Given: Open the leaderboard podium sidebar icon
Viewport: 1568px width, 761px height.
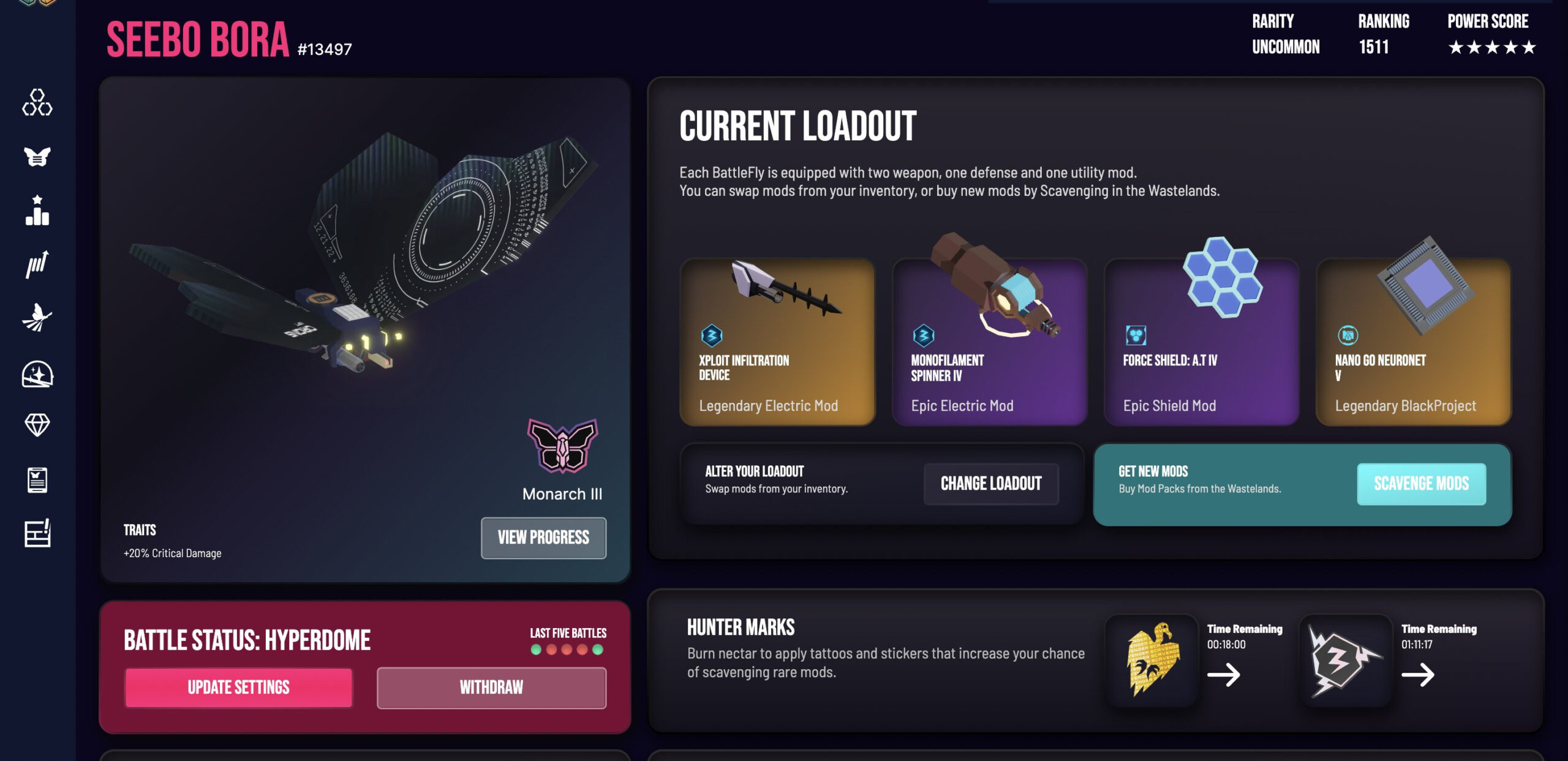Looking at the screenshot, I should click(x=37, y=211).
